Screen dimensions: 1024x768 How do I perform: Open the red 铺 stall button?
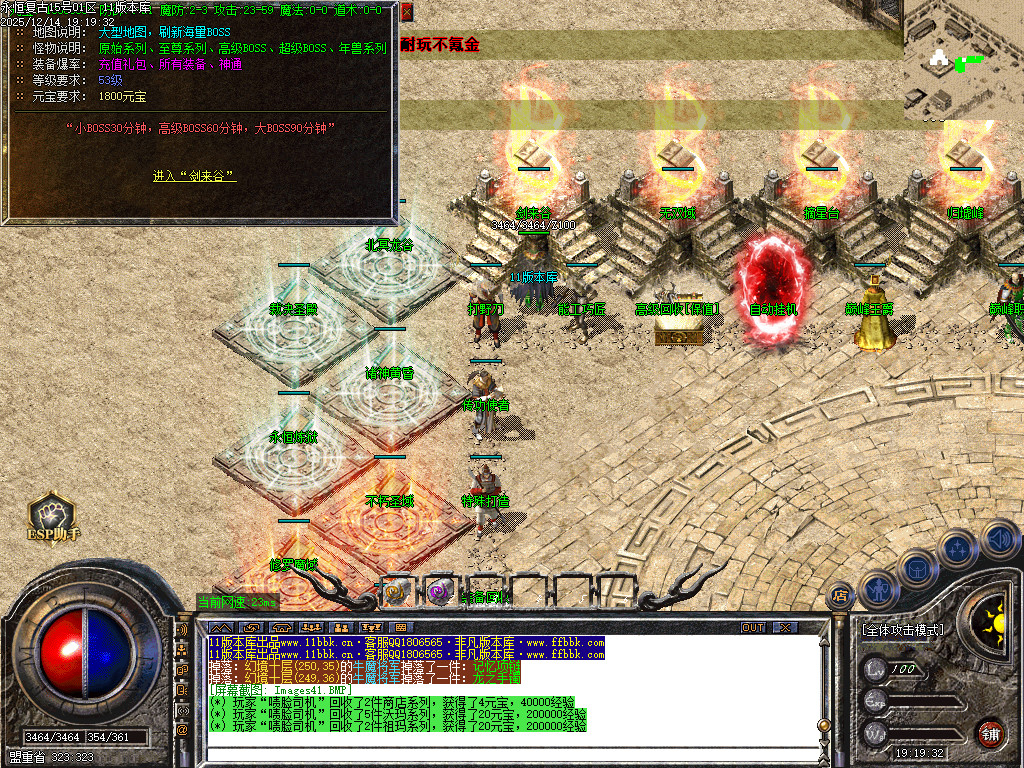pos(990,731)
